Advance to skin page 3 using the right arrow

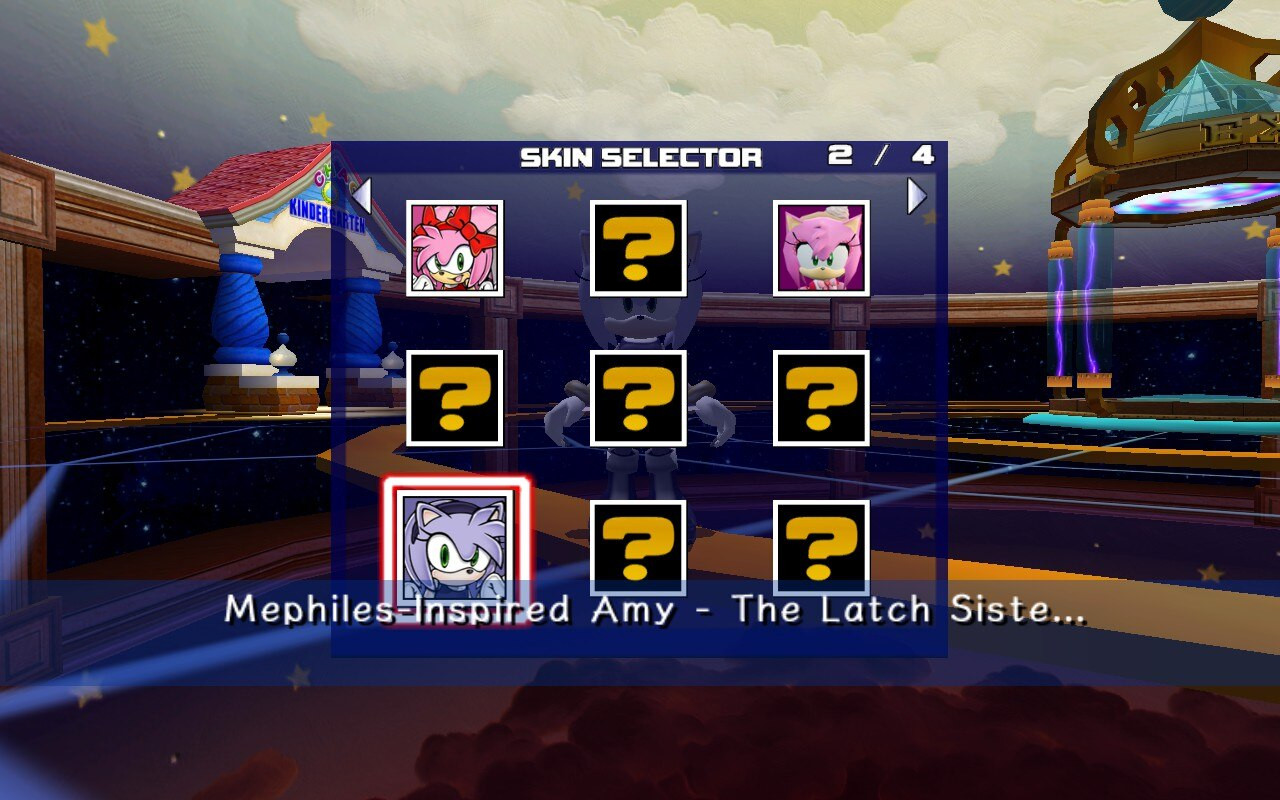[917, 197]
